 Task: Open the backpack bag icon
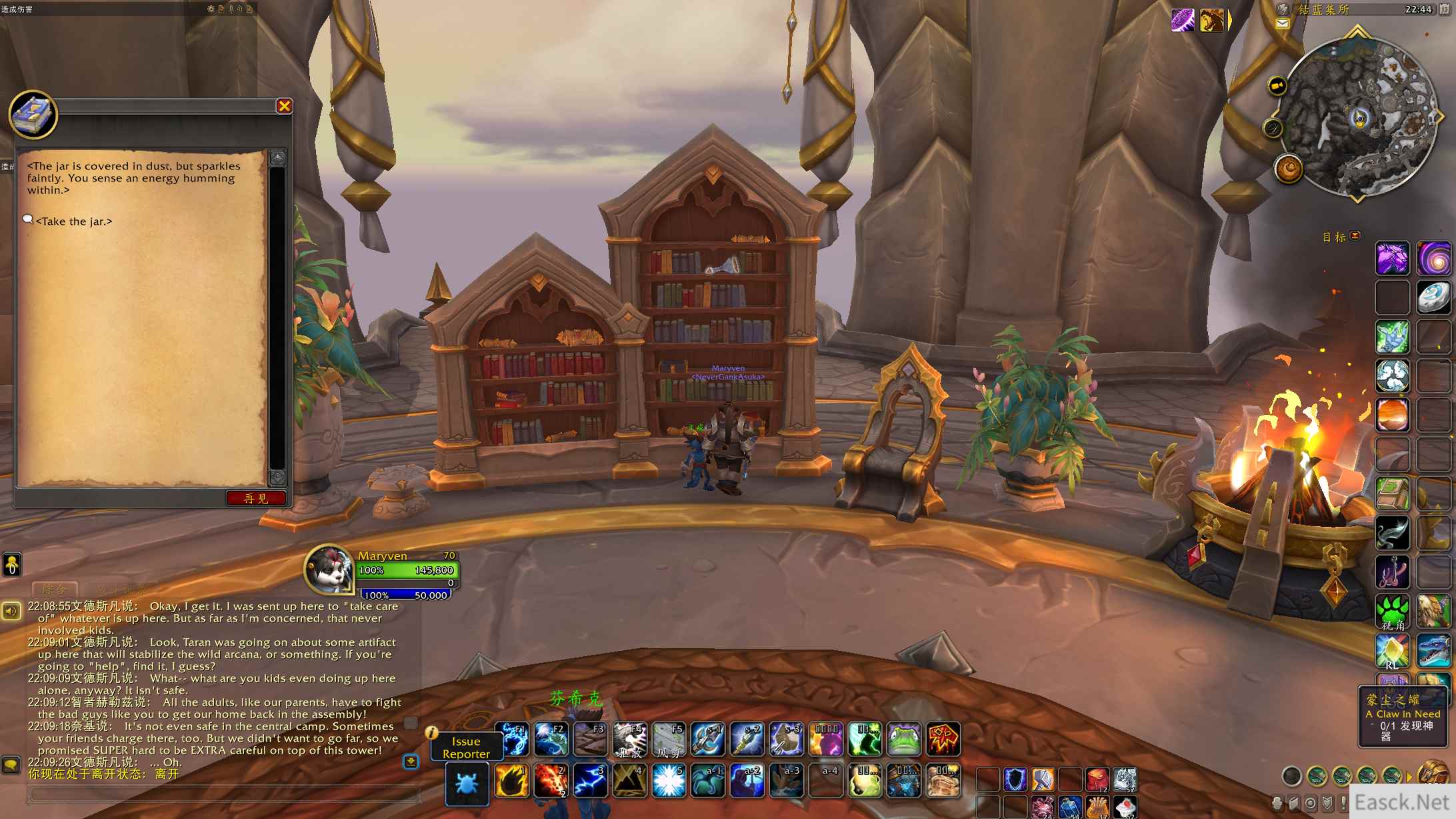(1431, 776)
